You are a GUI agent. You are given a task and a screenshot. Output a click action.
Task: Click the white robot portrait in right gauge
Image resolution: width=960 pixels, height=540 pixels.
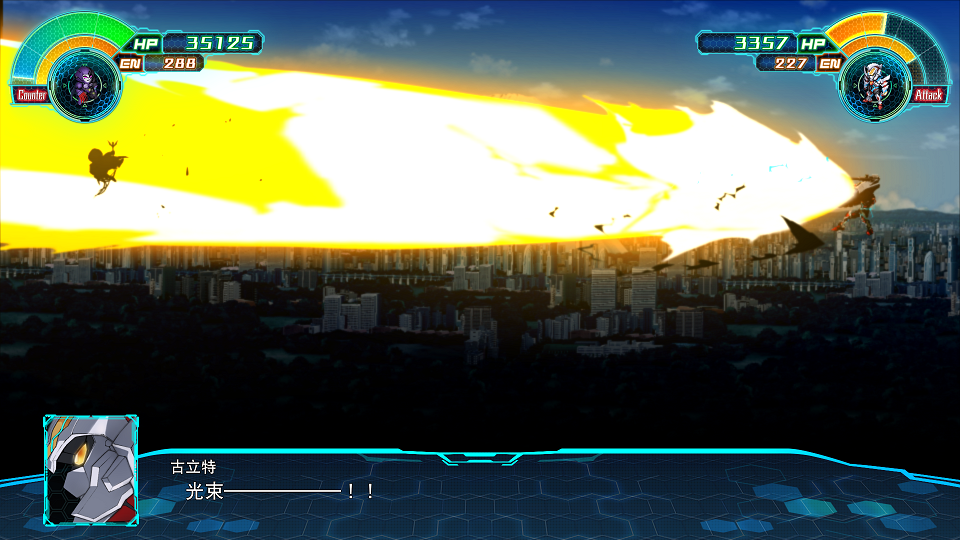pyautogui.click(x=875, y=87)
